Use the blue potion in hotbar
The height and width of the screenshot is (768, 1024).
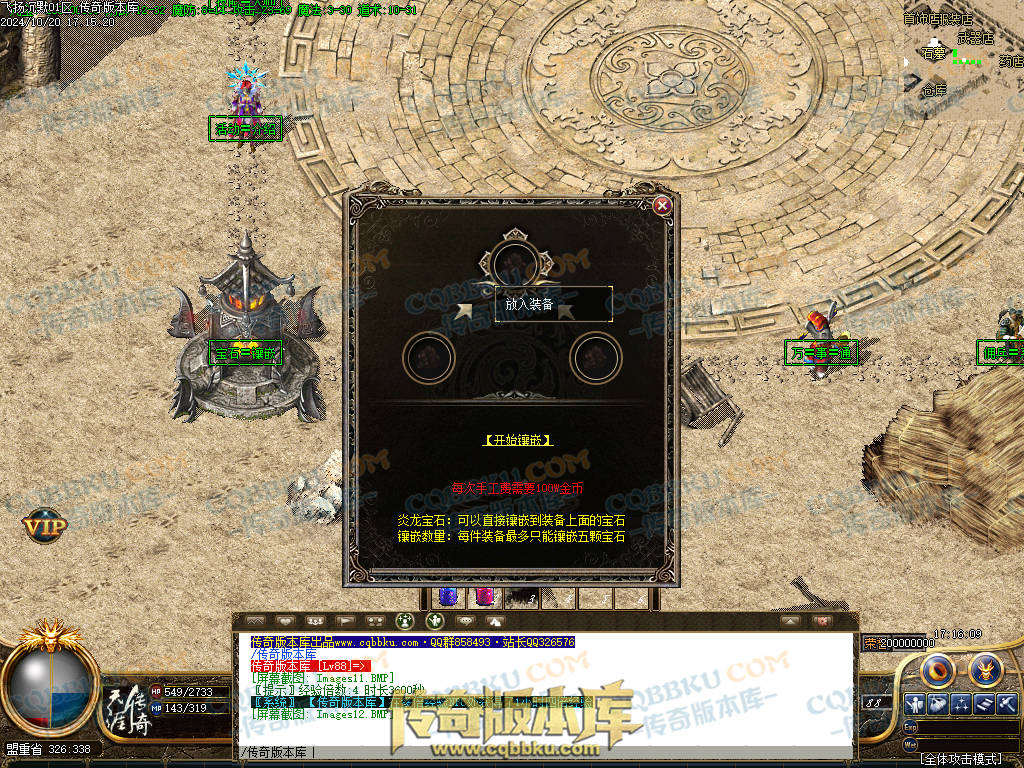(448, 597)
